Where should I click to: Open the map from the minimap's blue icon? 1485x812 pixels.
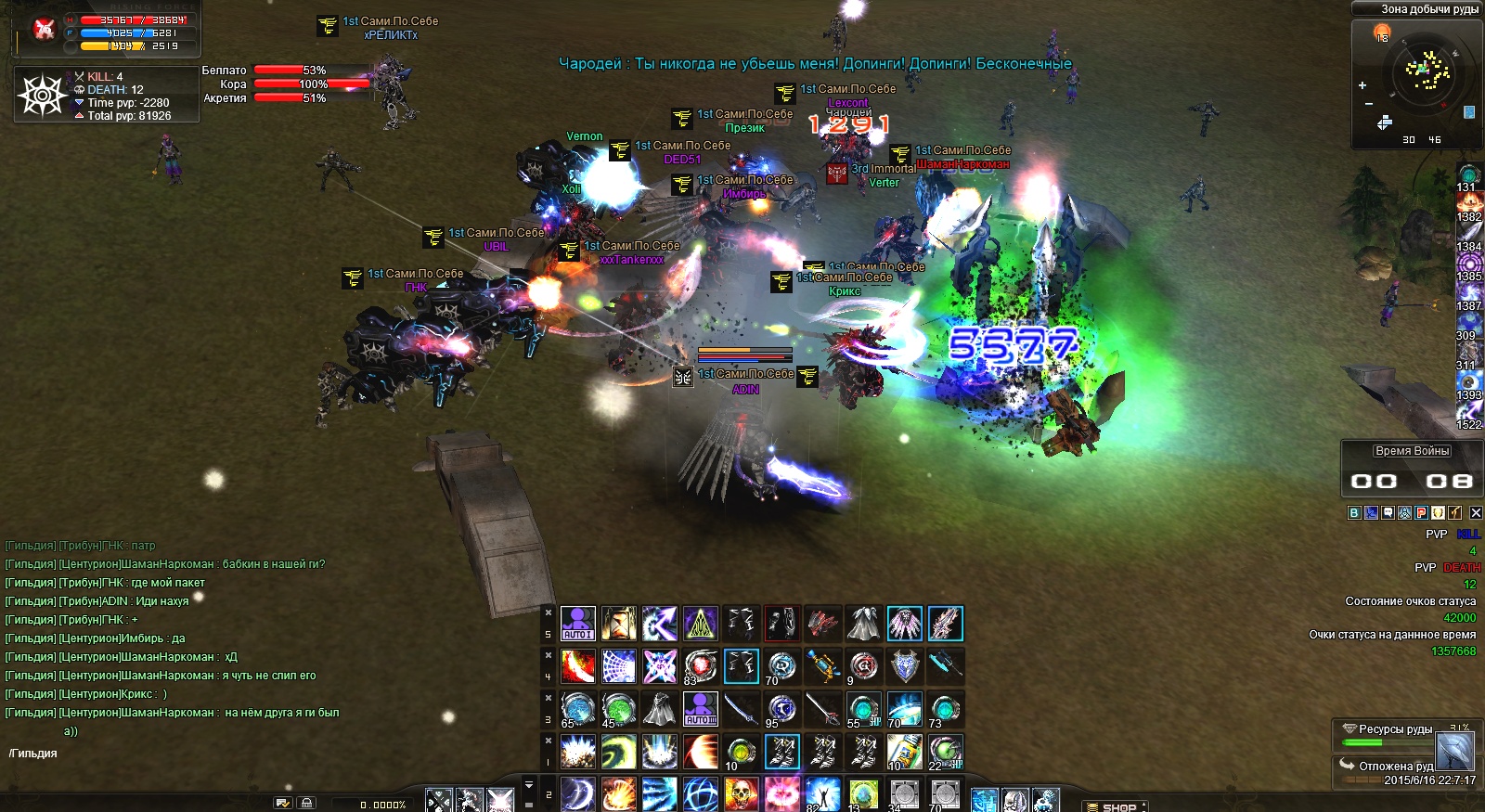(1469, 112)
